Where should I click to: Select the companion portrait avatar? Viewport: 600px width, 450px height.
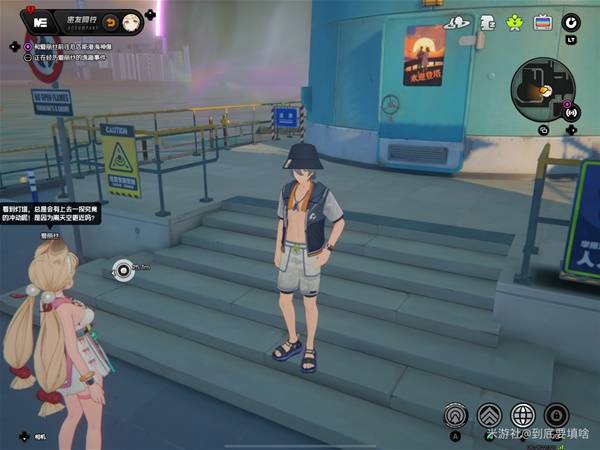click(130, 22)
